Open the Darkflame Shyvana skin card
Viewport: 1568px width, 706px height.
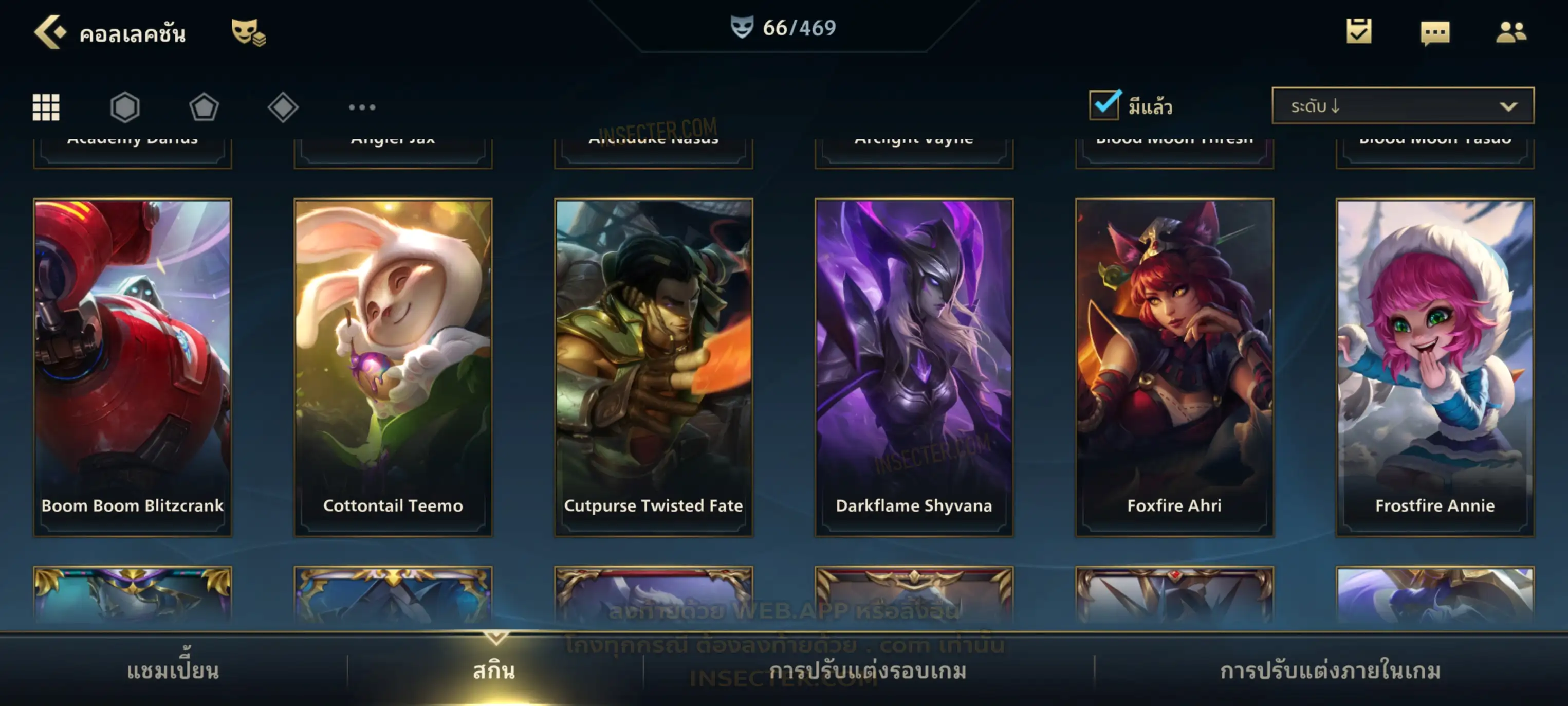click(x=914, y=367)
